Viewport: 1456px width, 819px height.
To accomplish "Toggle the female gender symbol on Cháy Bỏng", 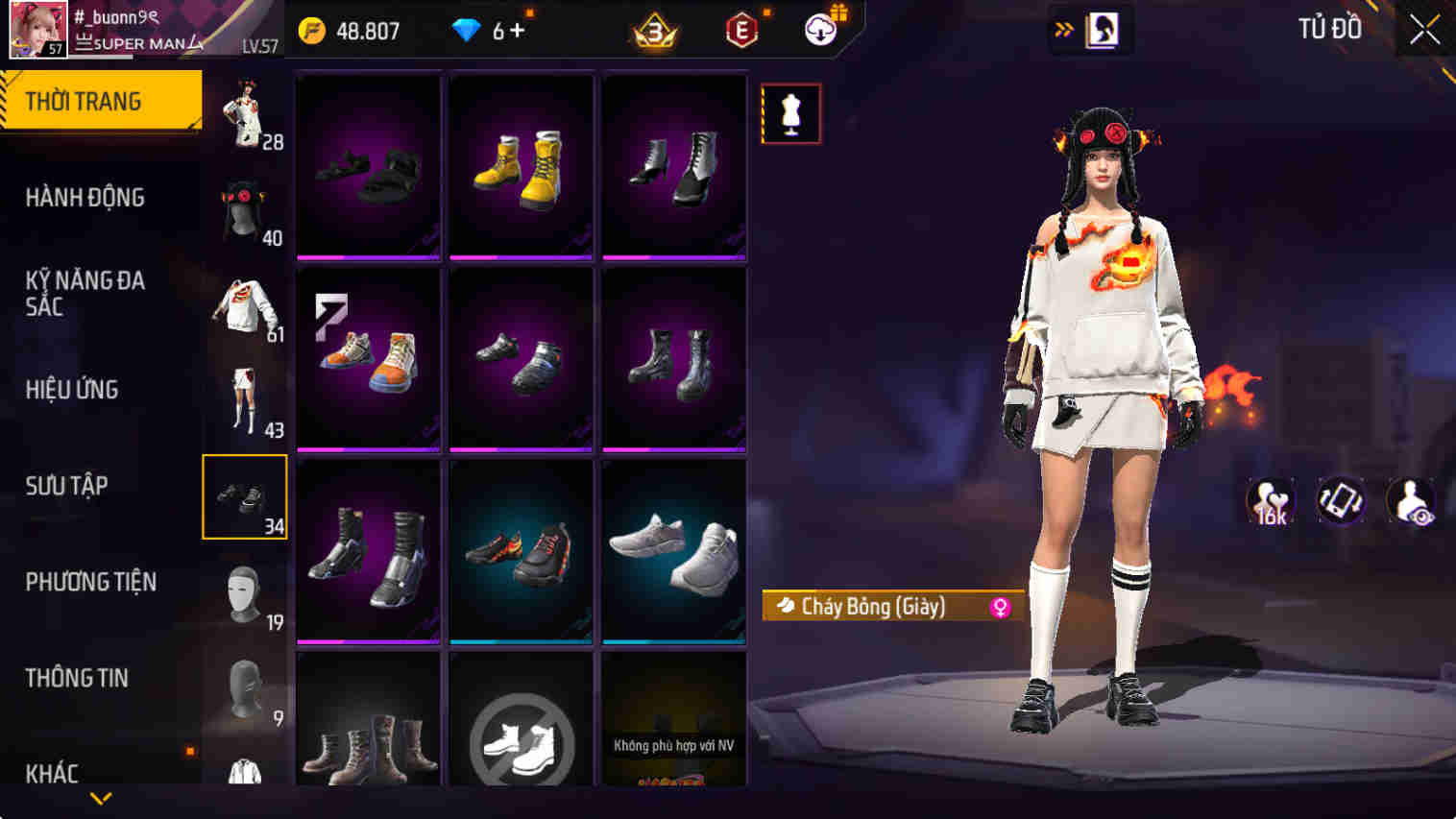I will [1001, 607].
